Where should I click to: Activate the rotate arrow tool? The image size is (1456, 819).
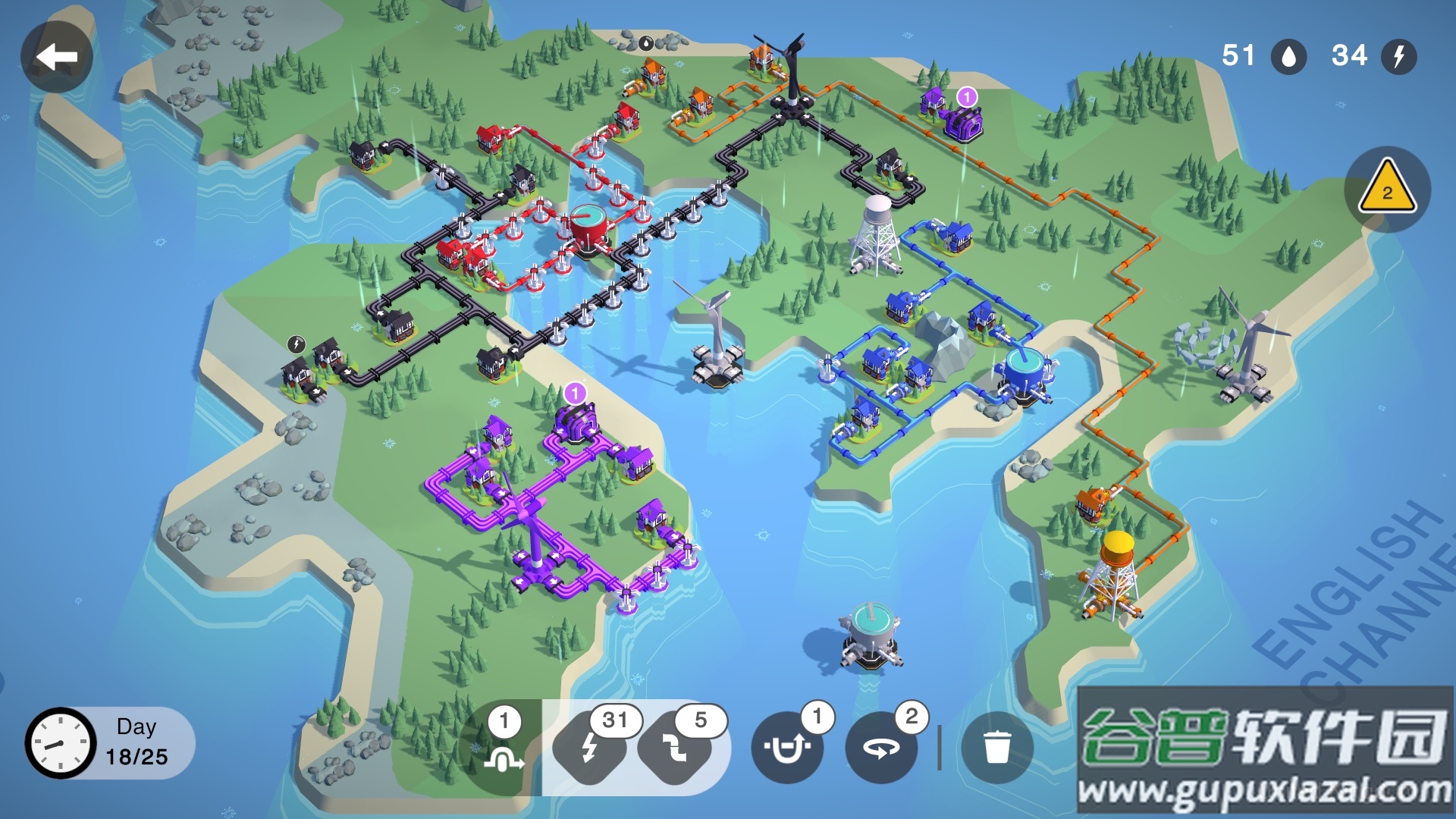[x=880, y=748]
